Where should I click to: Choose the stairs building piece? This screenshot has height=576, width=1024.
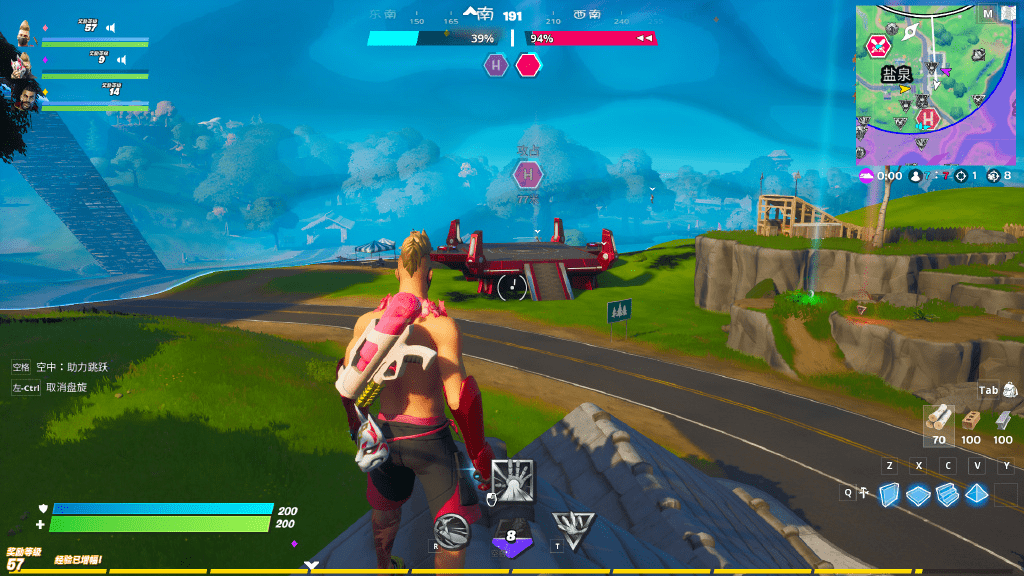click(947, 493)
